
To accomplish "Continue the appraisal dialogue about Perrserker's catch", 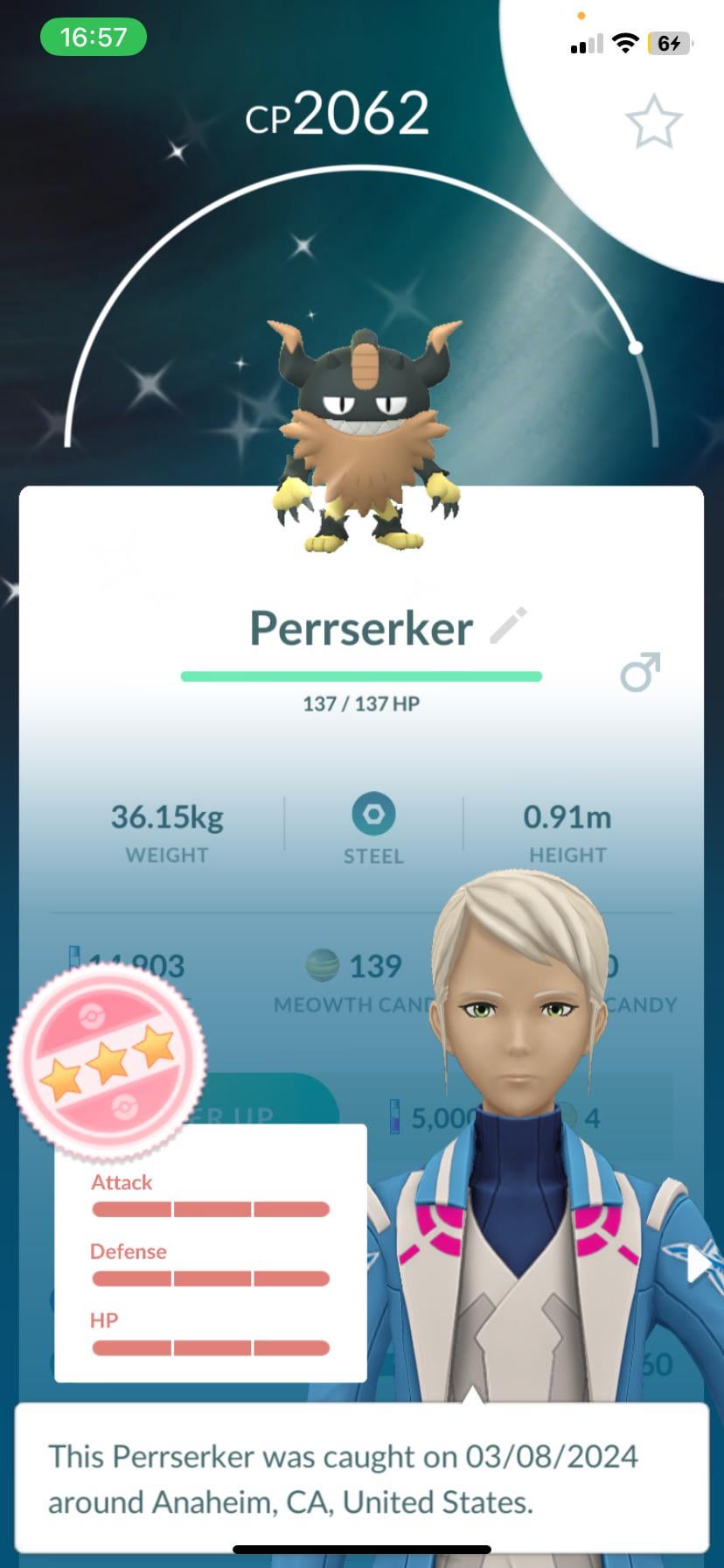I will click(x=361, y=1478).
